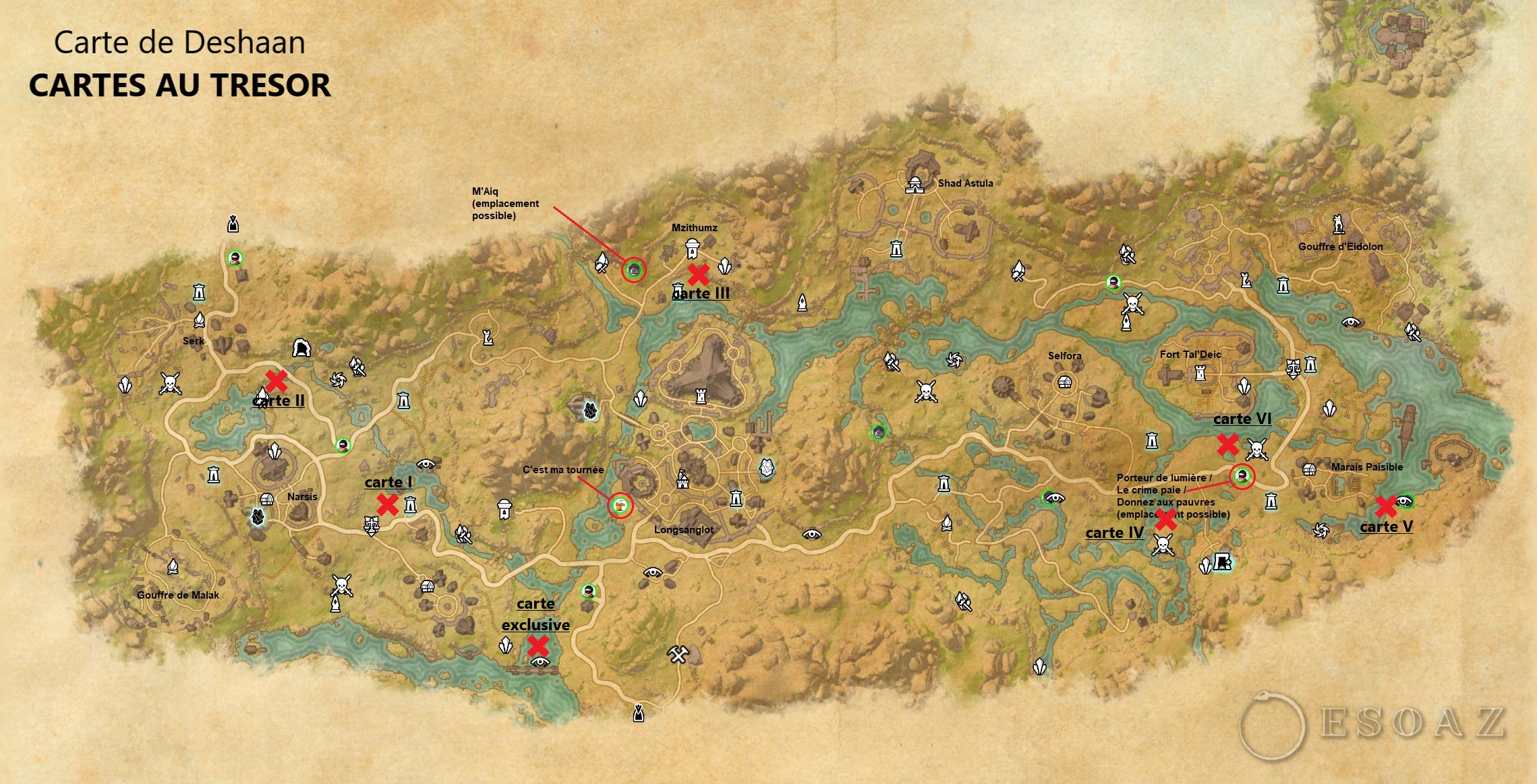Select the red X for carte I

(387, 504)
